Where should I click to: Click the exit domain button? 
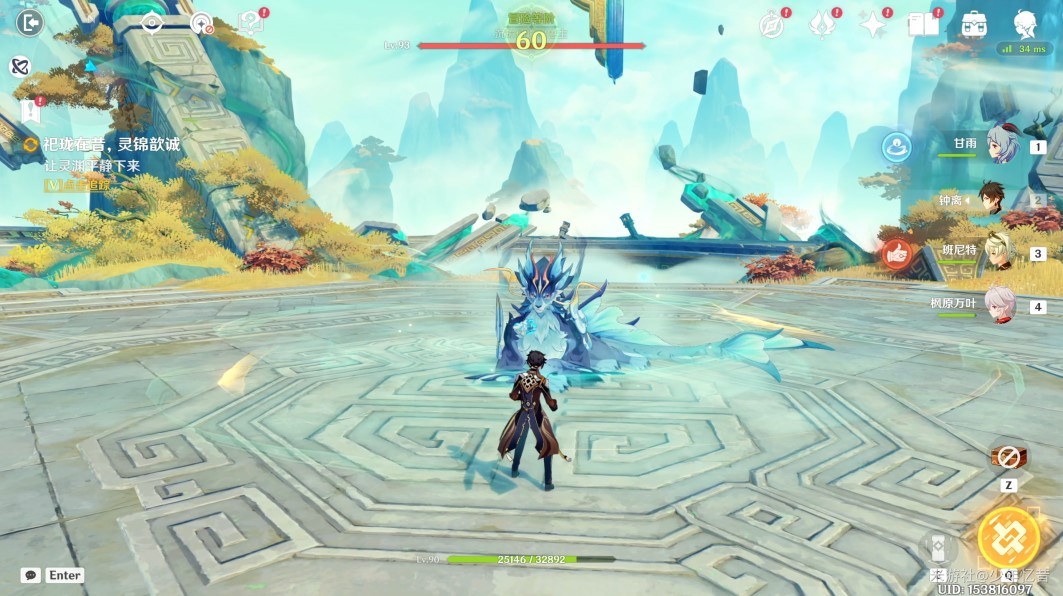(30, 22)
